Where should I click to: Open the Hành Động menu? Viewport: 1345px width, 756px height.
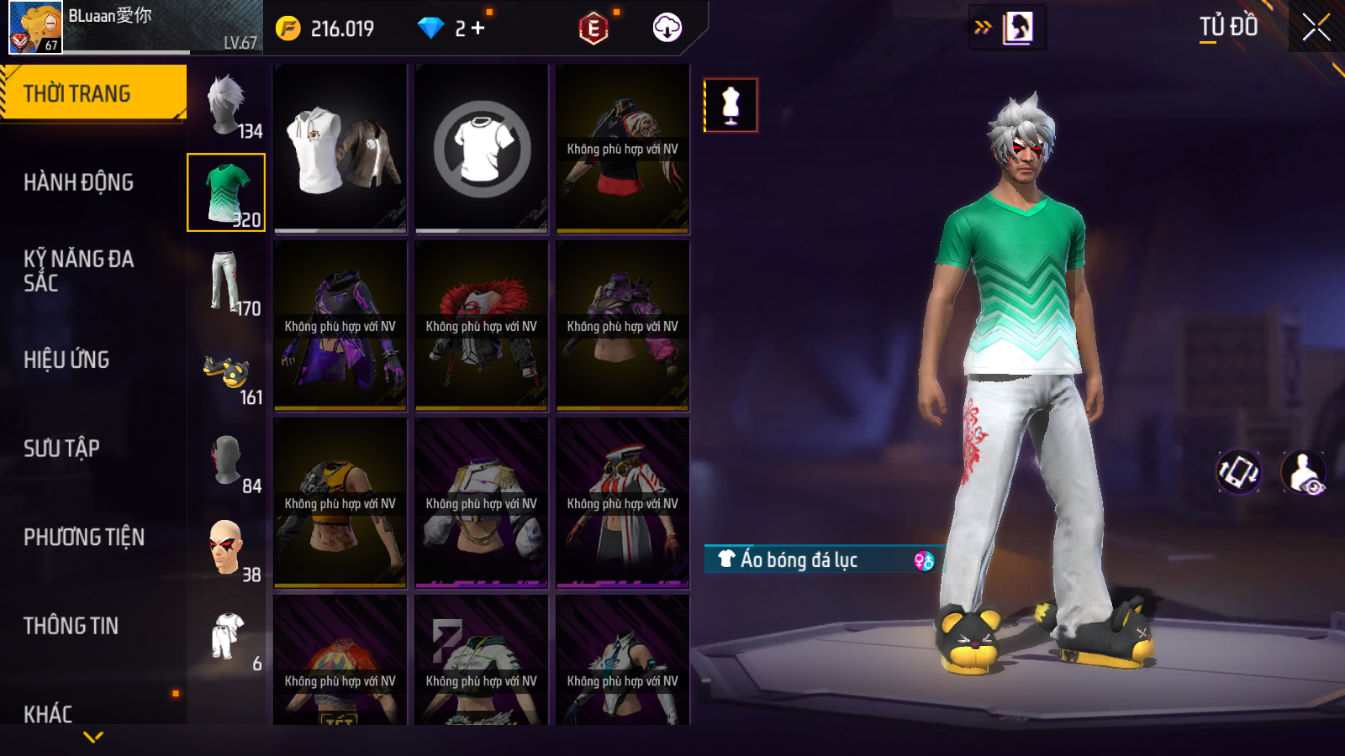point(78,182)
